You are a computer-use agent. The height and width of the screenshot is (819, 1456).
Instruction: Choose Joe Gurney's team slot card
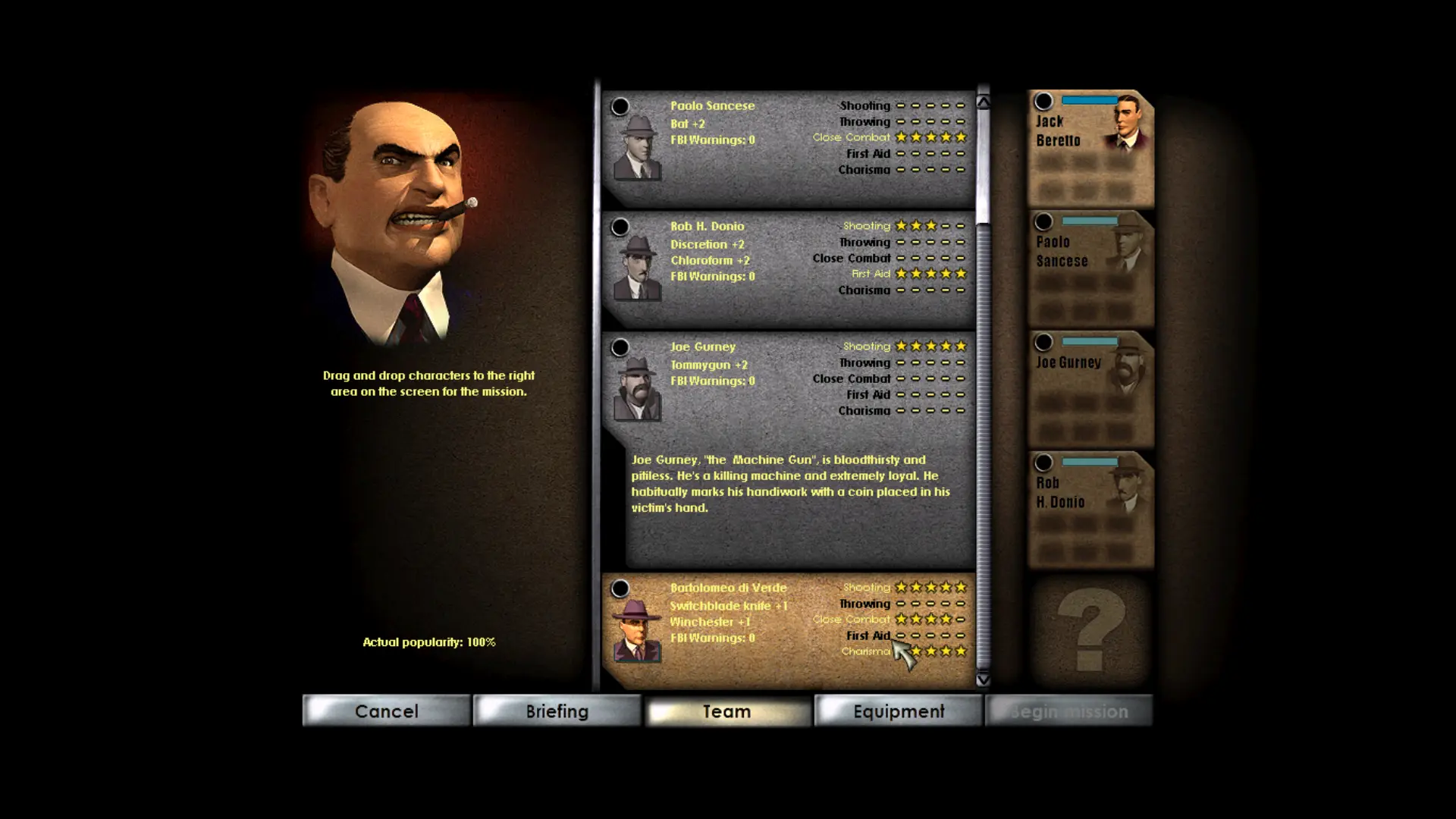1090,389
